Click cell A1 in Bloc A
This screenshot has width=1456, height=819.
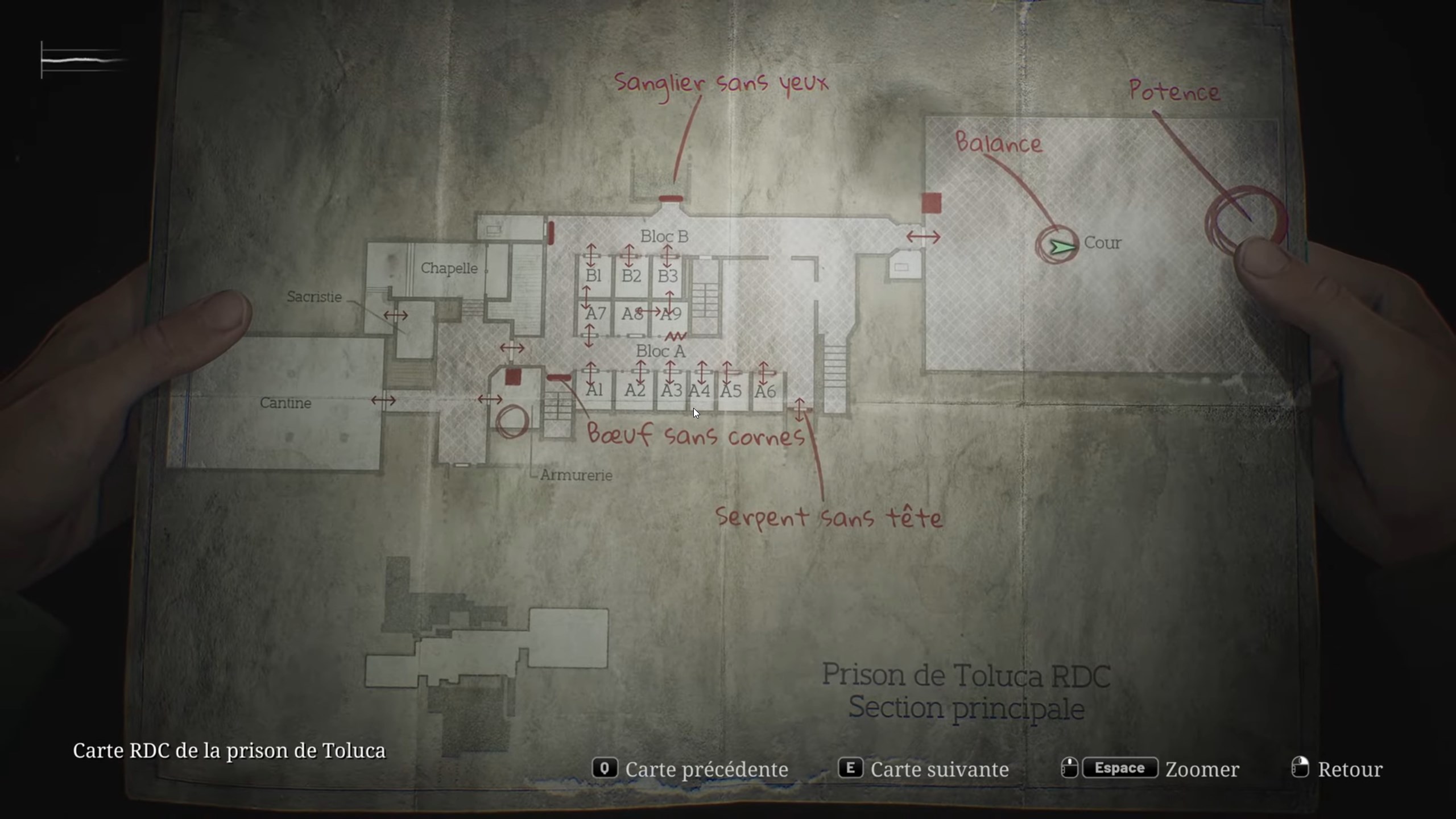[595, 390]
